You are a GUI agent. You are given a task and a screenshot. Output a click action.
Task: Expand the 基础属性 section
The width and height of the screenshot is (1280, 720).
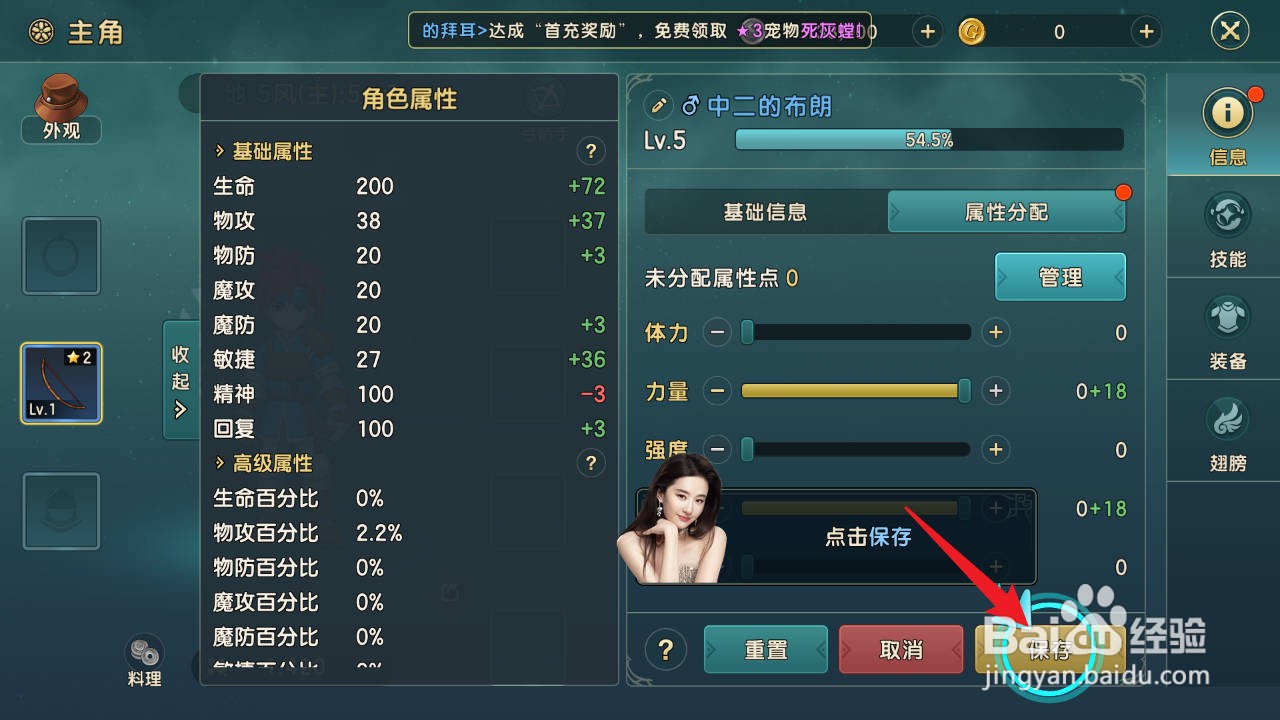click(268, 151)
